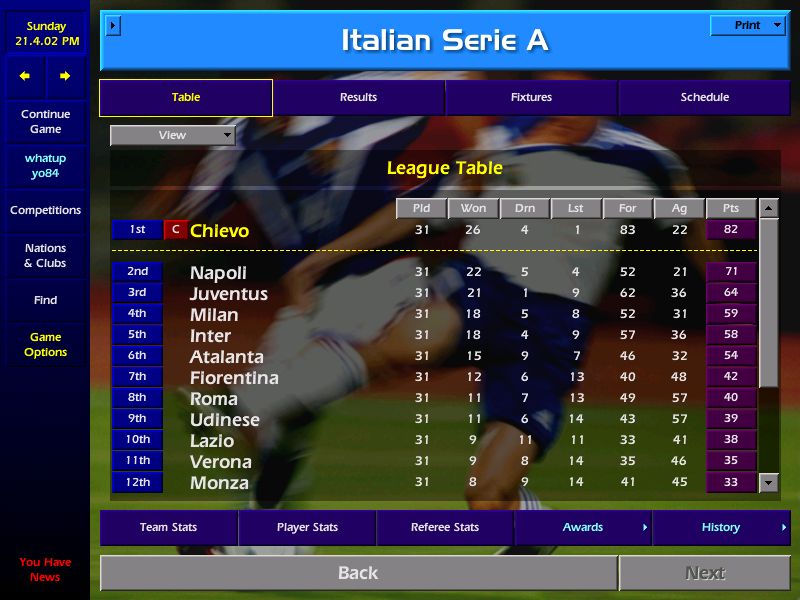Open the History menu
The height and width of the screenshot is (600, 800).
(x=721, y=527)
